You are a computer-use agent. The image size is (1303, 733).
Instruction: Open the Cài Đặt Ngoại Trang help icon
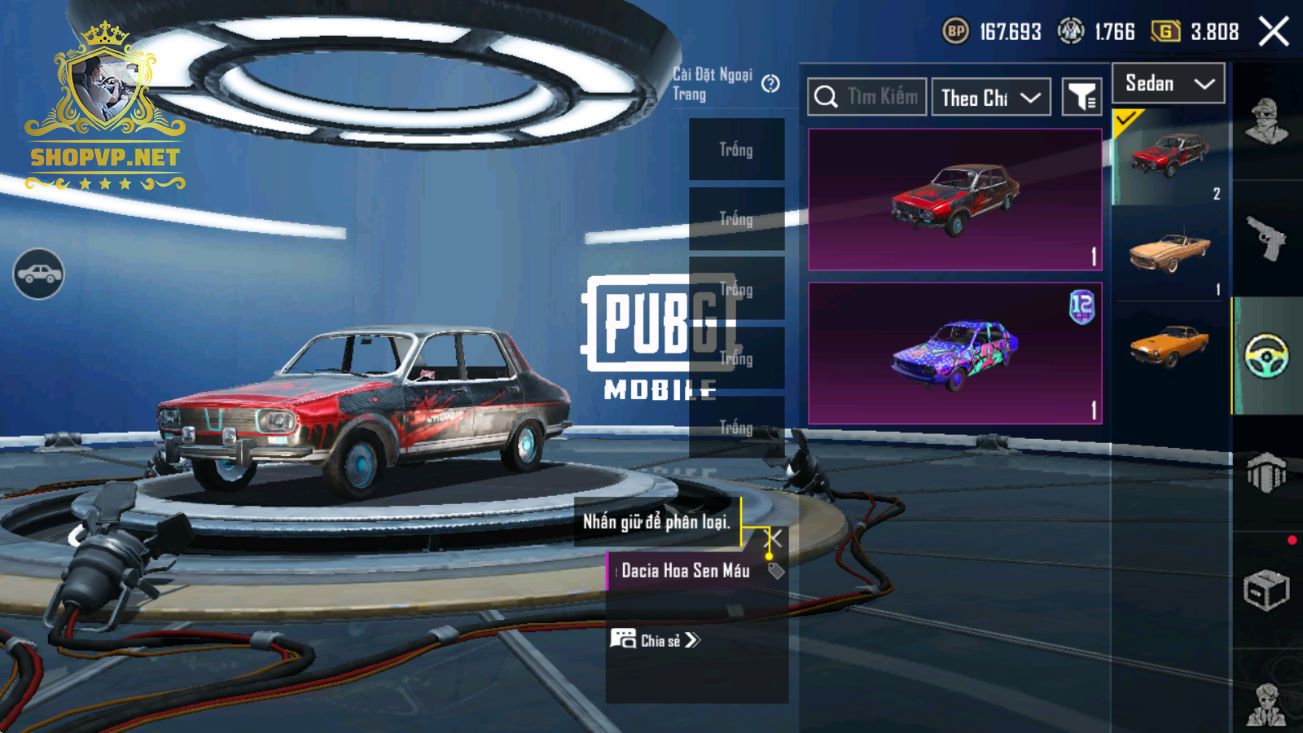pos(770,84)
